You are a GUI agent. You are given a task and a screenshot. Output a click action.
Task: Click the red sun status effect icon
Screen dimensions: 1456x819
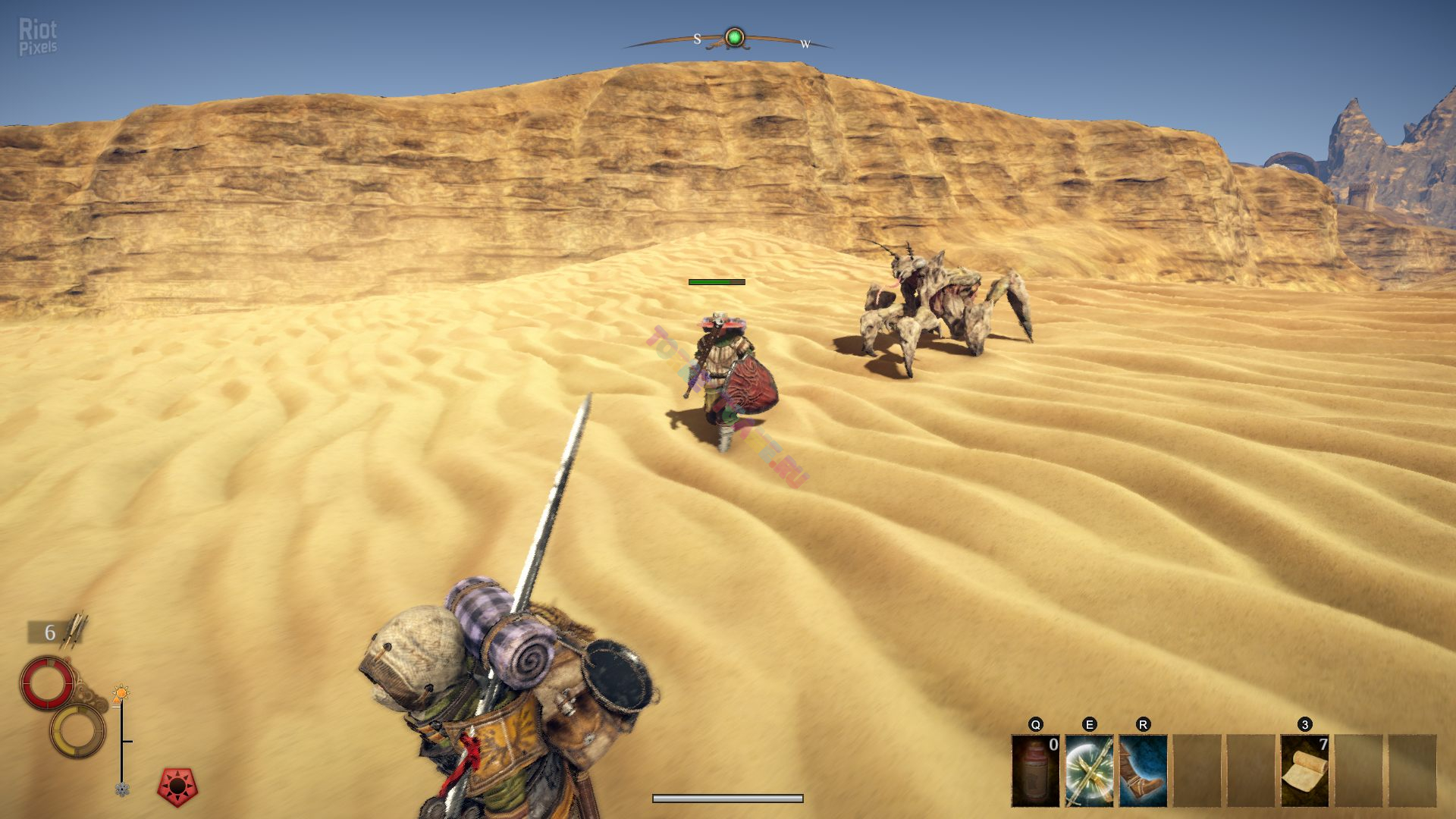[177, 787]
